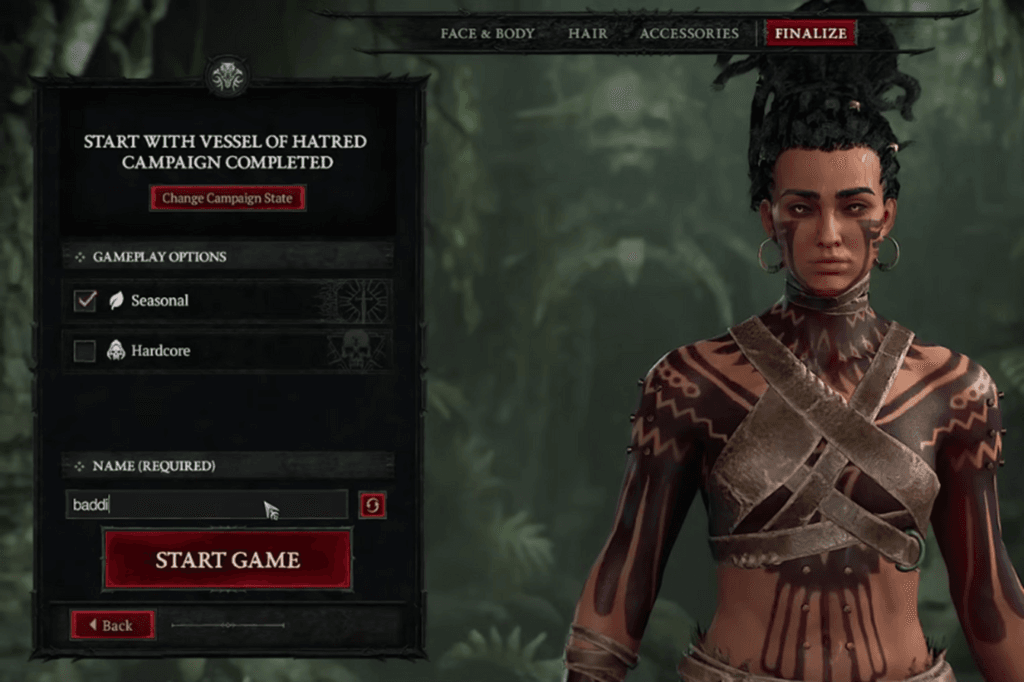
Task: Select the Finalize tab
Action: tap(810, 33)
